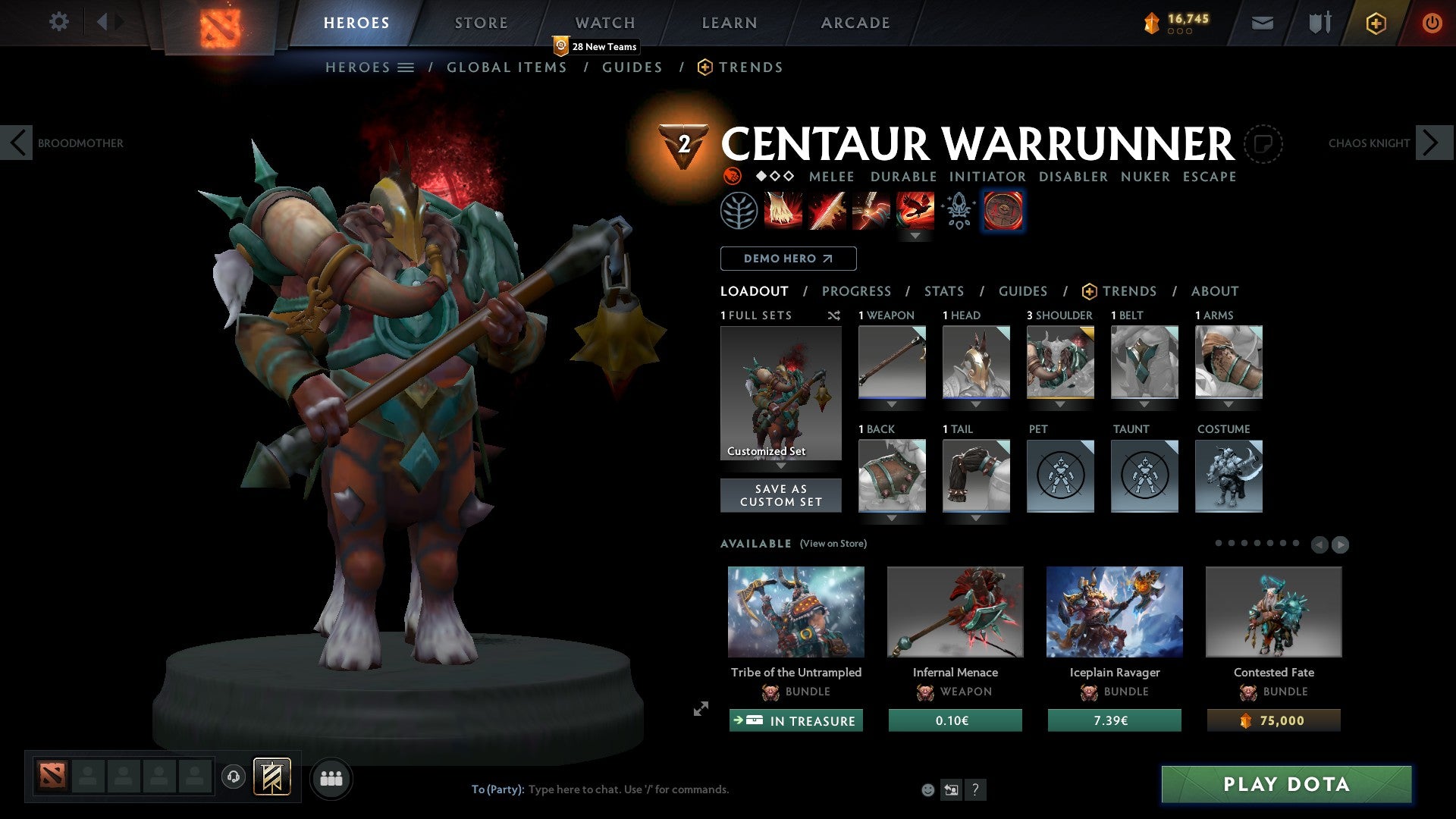The image size is (1456, 819).
Task: Toggle the shuffle icon next to Full Sets
Action: [834, 315]
